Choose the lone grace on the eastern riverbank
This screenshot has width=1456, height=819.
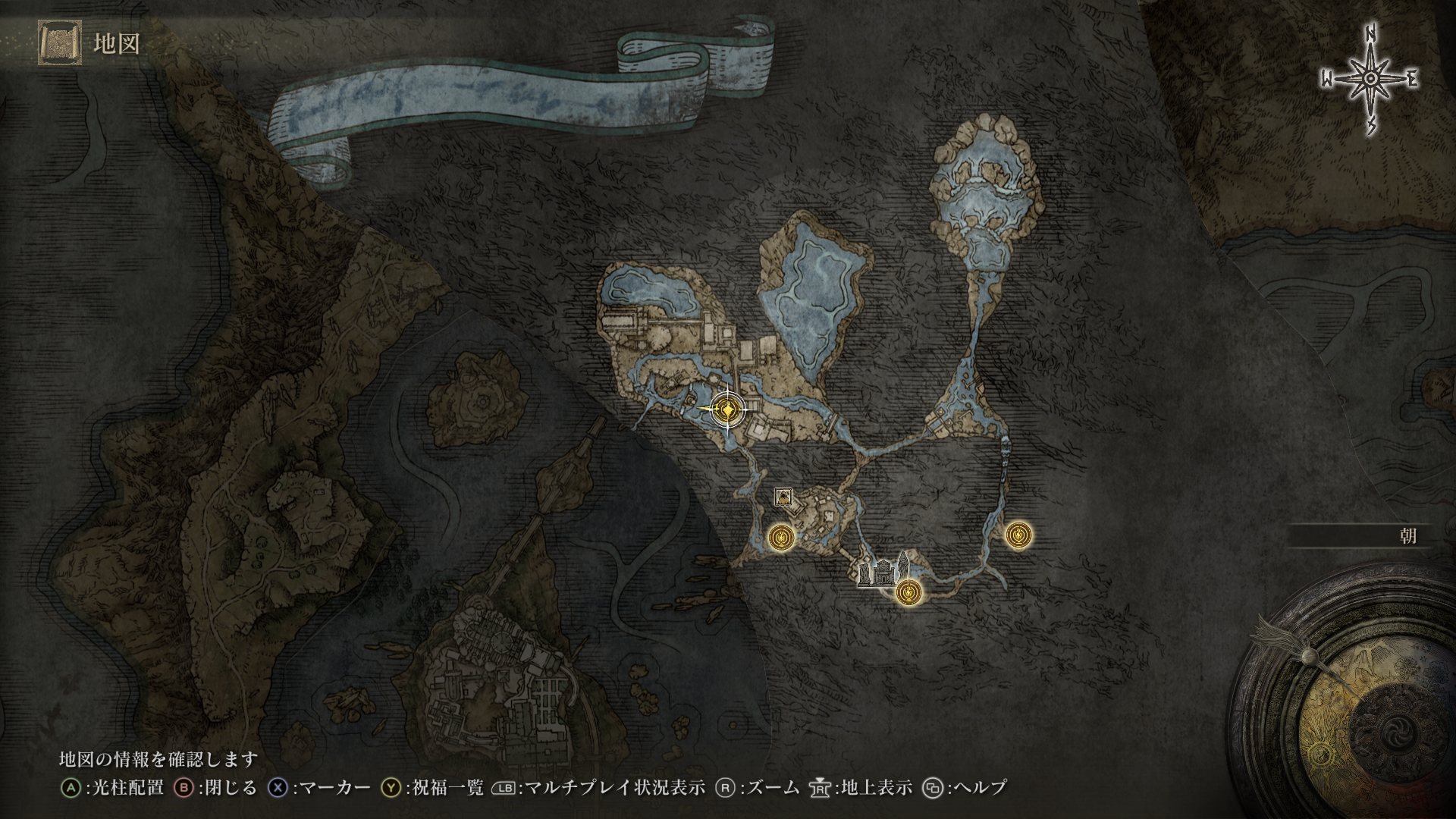tap(1018, 535)
